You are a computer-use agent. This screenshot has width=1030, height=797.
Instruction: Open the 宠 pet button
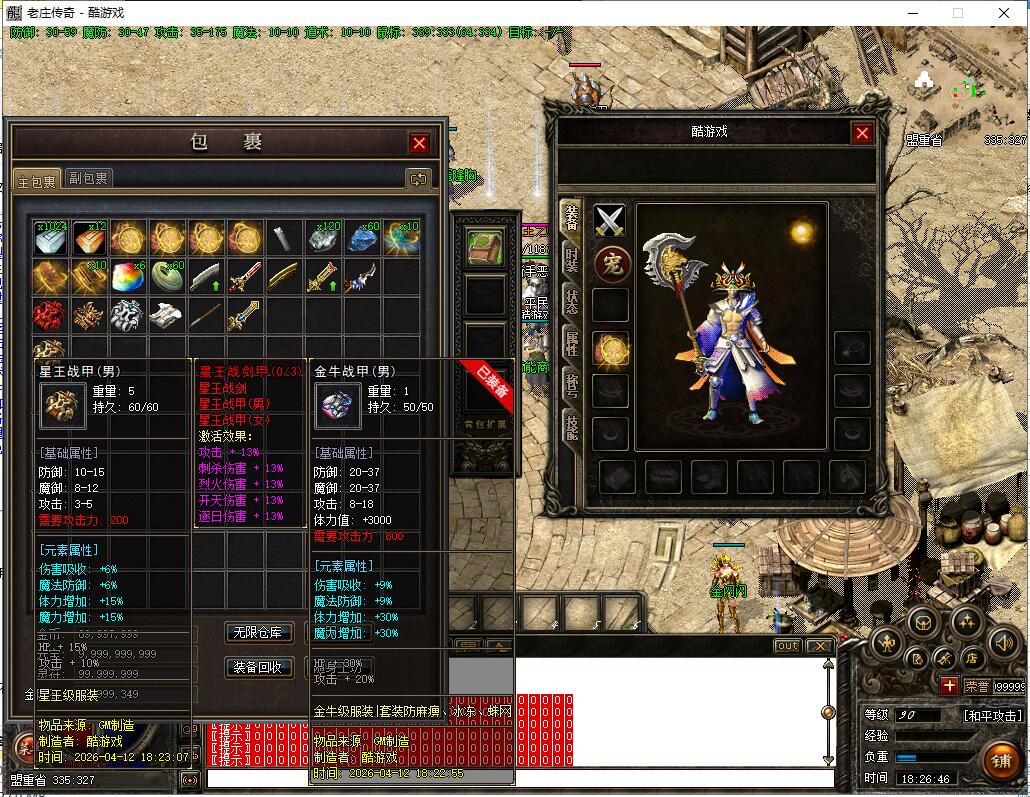coord(610,264)
